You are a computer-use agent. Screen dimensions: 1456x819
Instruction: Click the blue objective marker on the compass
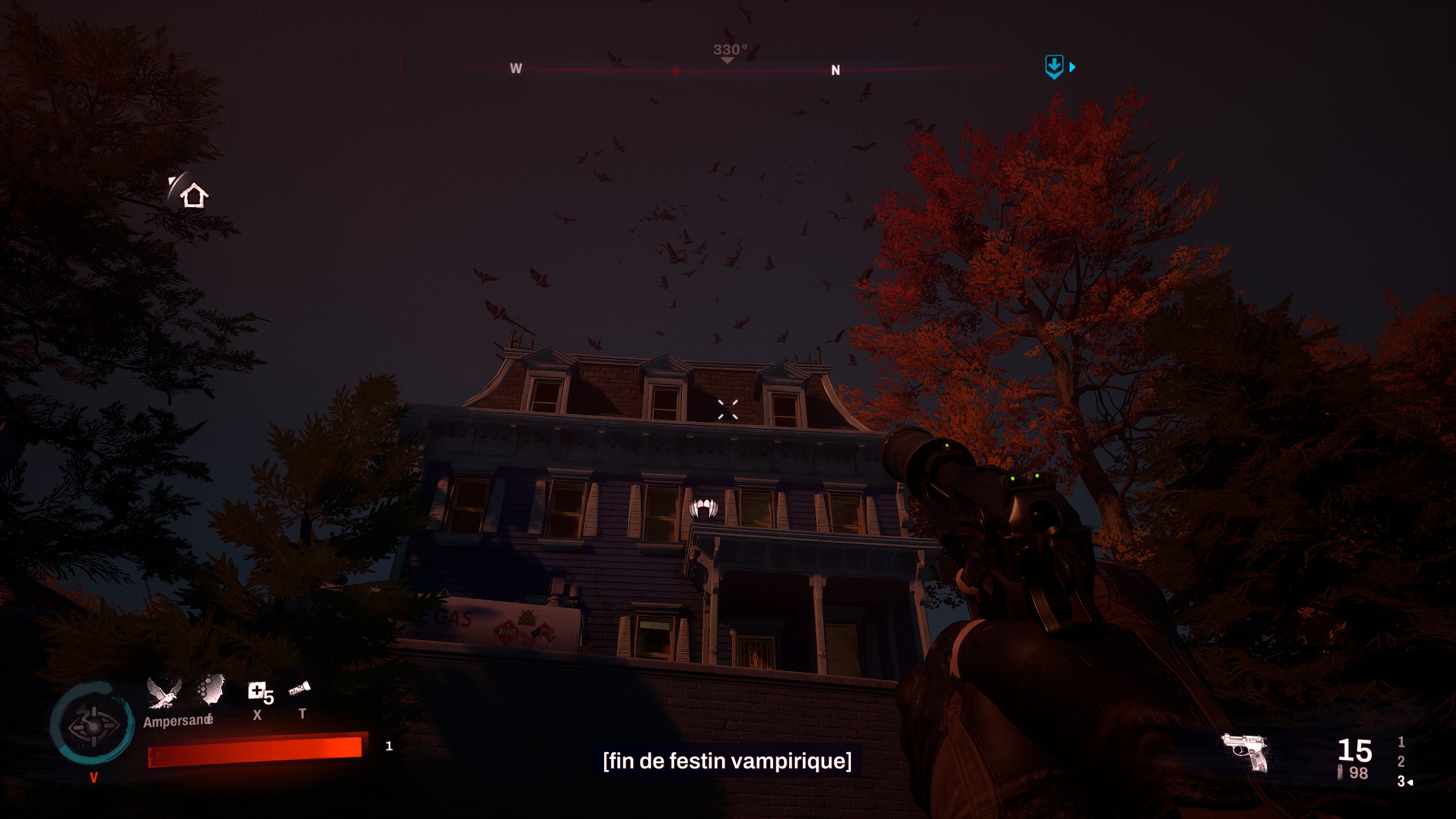[x=1054, y=67]
